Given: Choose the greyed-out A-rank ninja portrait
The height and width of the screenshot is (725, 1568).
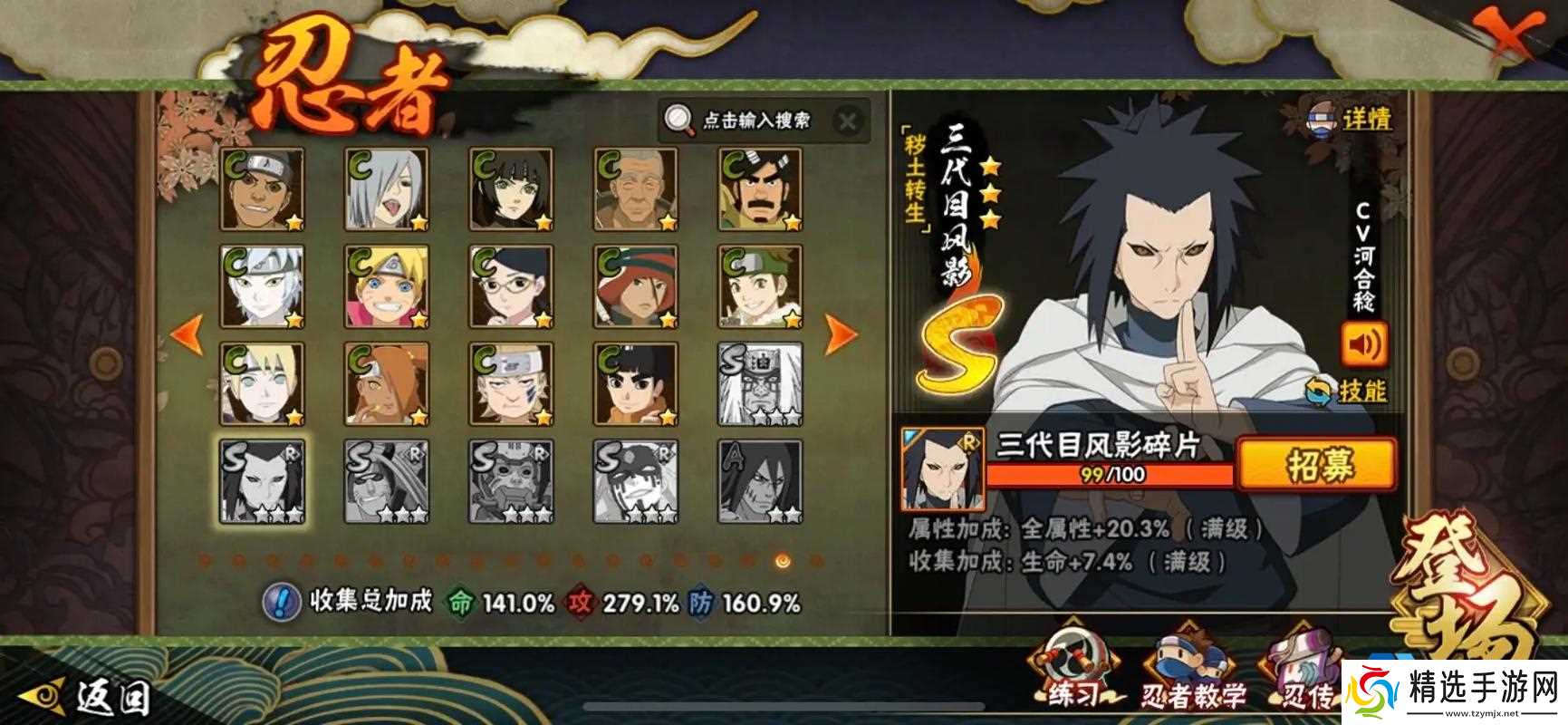Looking at the screenshot, I should [x=760, y=481].
